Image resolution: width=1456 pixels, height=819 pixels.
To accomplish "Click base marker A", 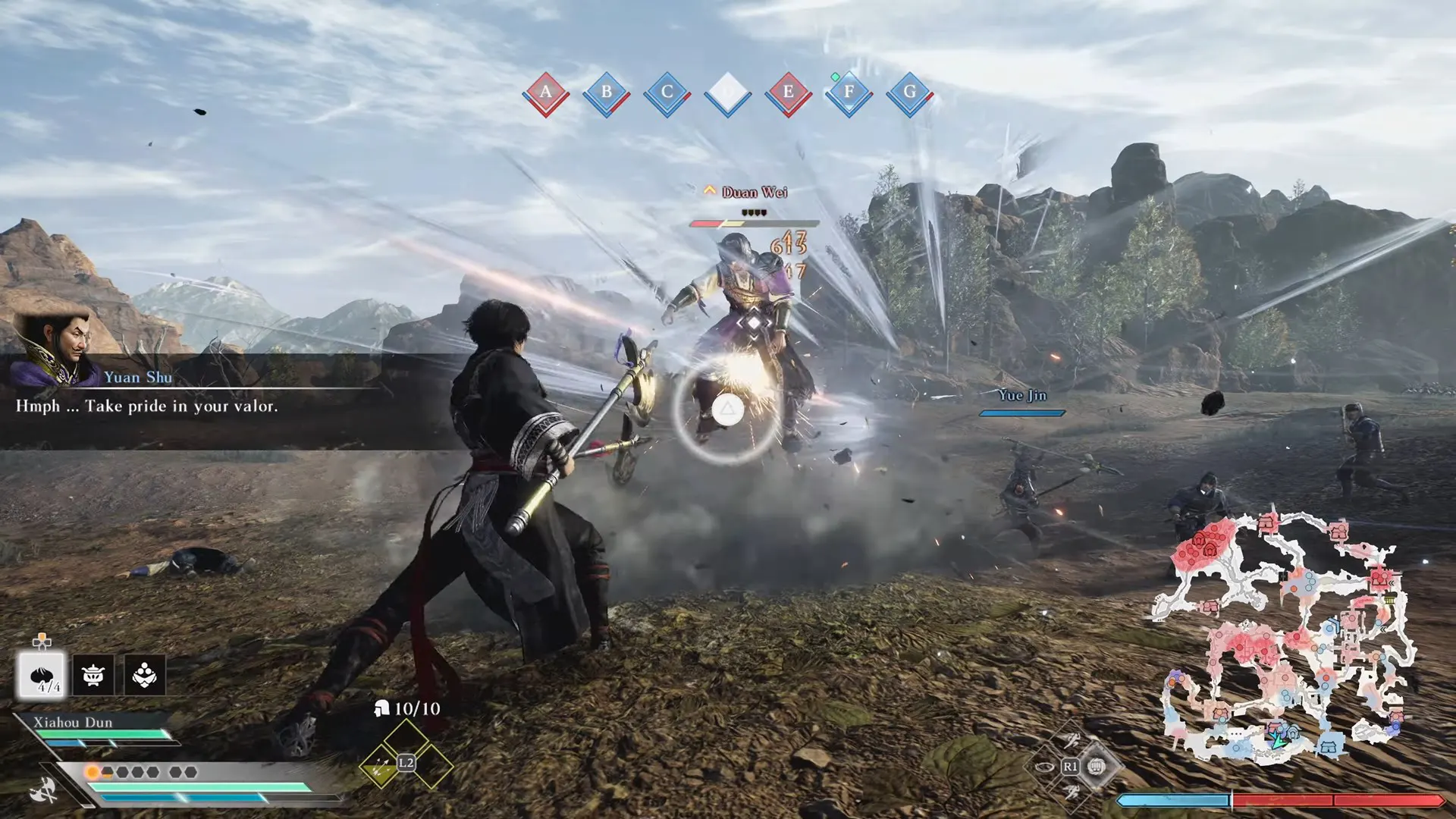I will click(546, 93).
